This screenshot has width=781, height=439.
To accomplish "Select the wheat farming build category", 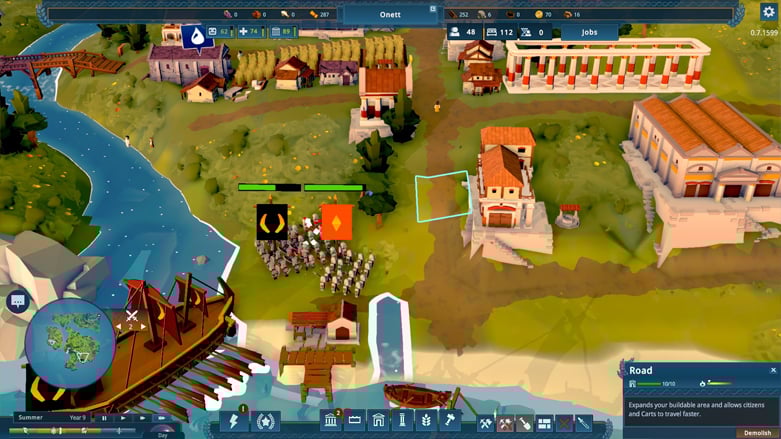I will pyautogui.click(x=425, y=422).
